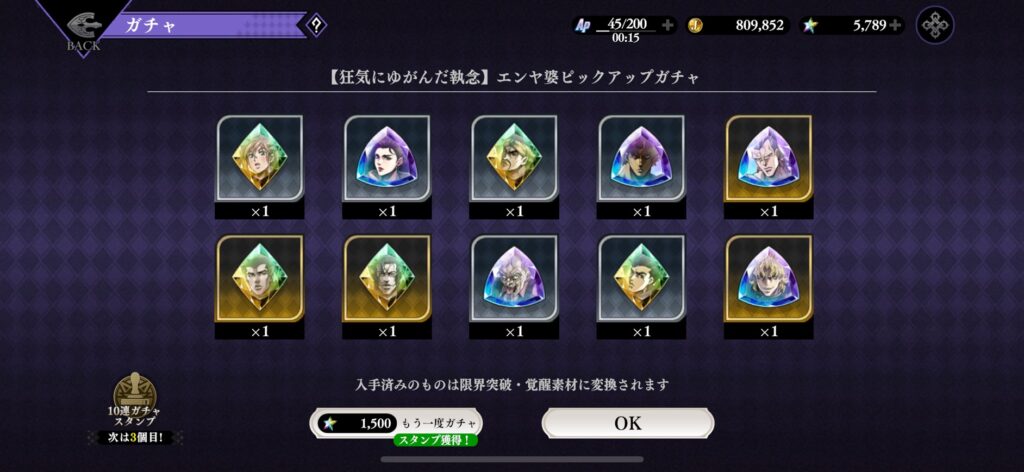Roll again with the 1,500 もう一度ガチャ button
Viewport: 1024px width, 472px height.
[x=395, y=423]
